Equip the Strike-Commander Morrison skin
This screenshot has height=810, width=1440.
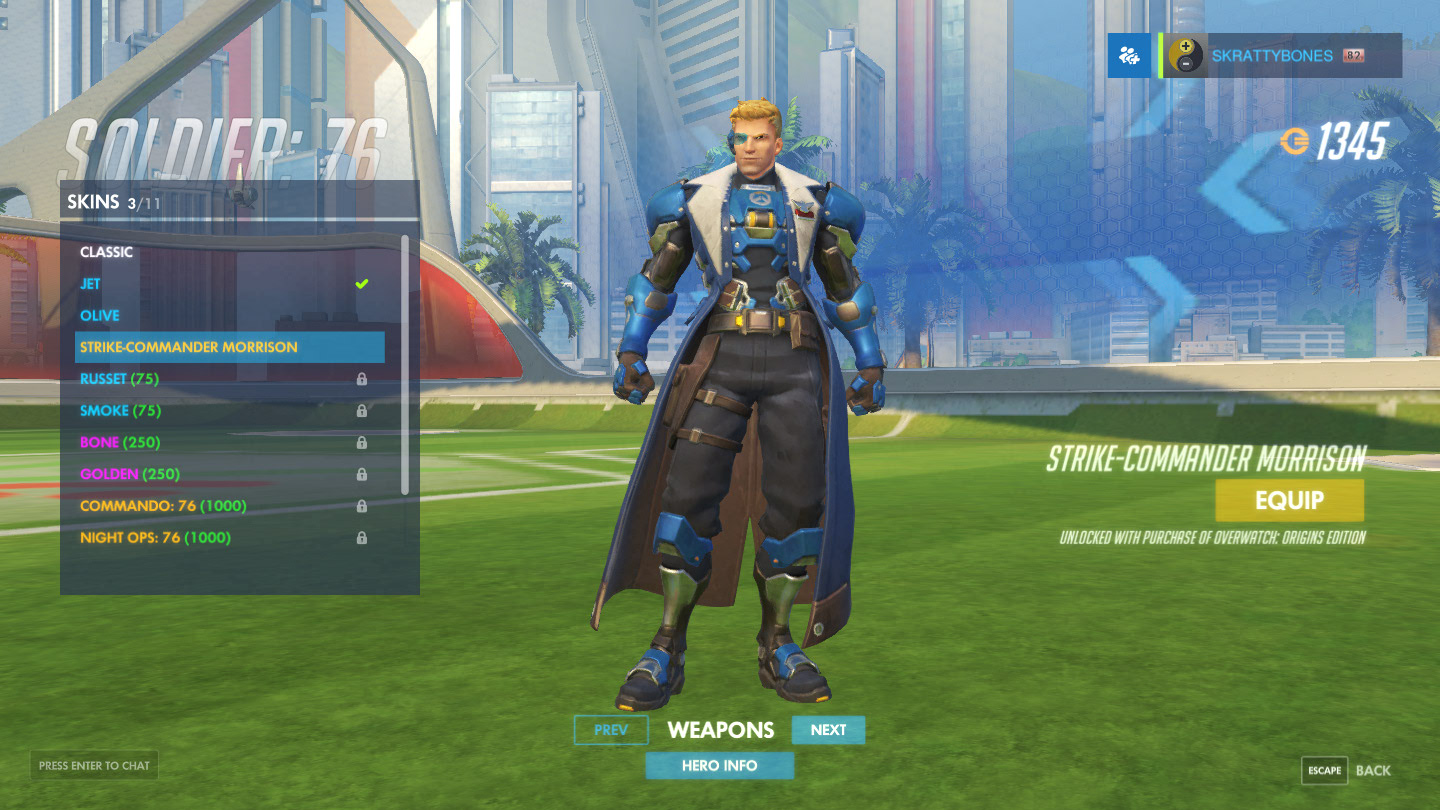pos(1289,501)
